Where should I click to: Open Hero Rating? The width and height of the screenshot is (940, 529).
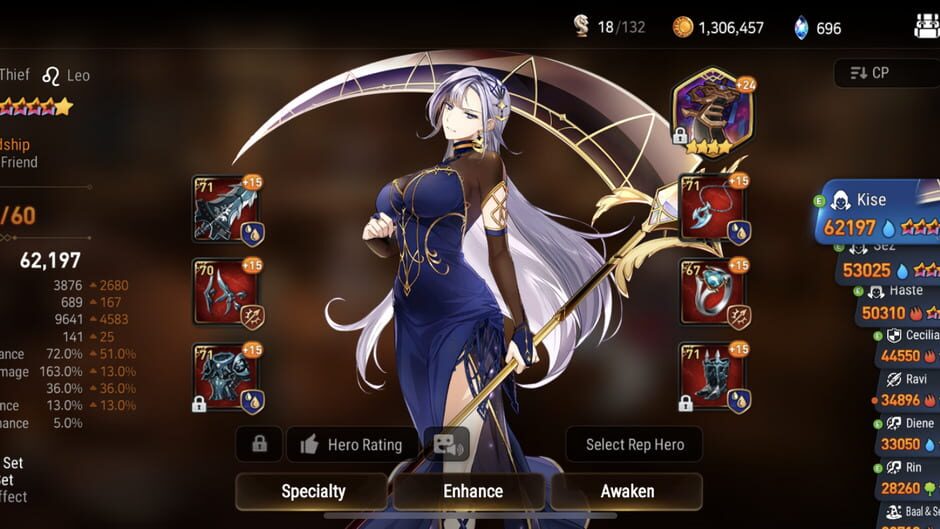[353, 444]
